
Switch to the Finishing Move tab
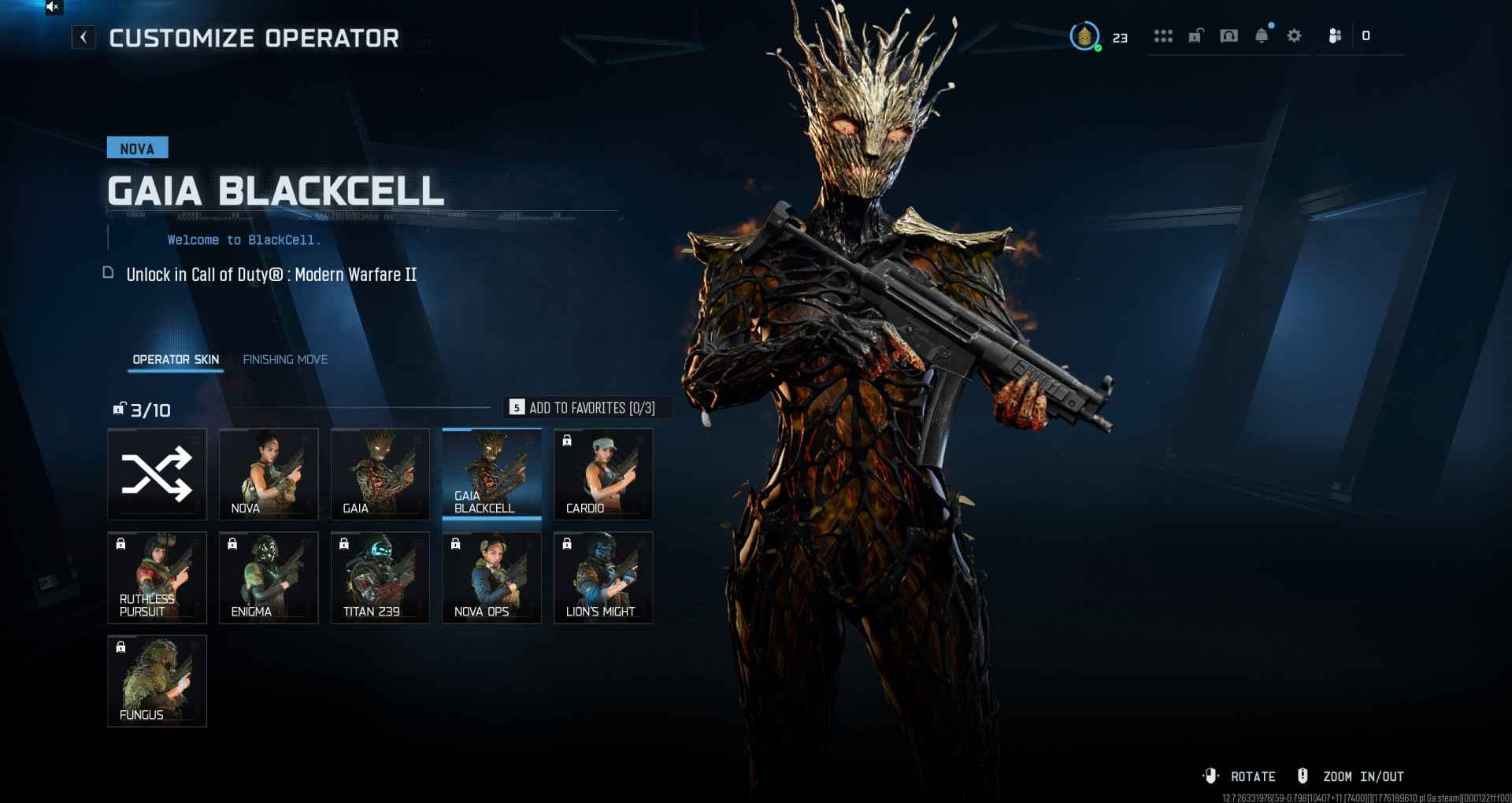point(285,360)
